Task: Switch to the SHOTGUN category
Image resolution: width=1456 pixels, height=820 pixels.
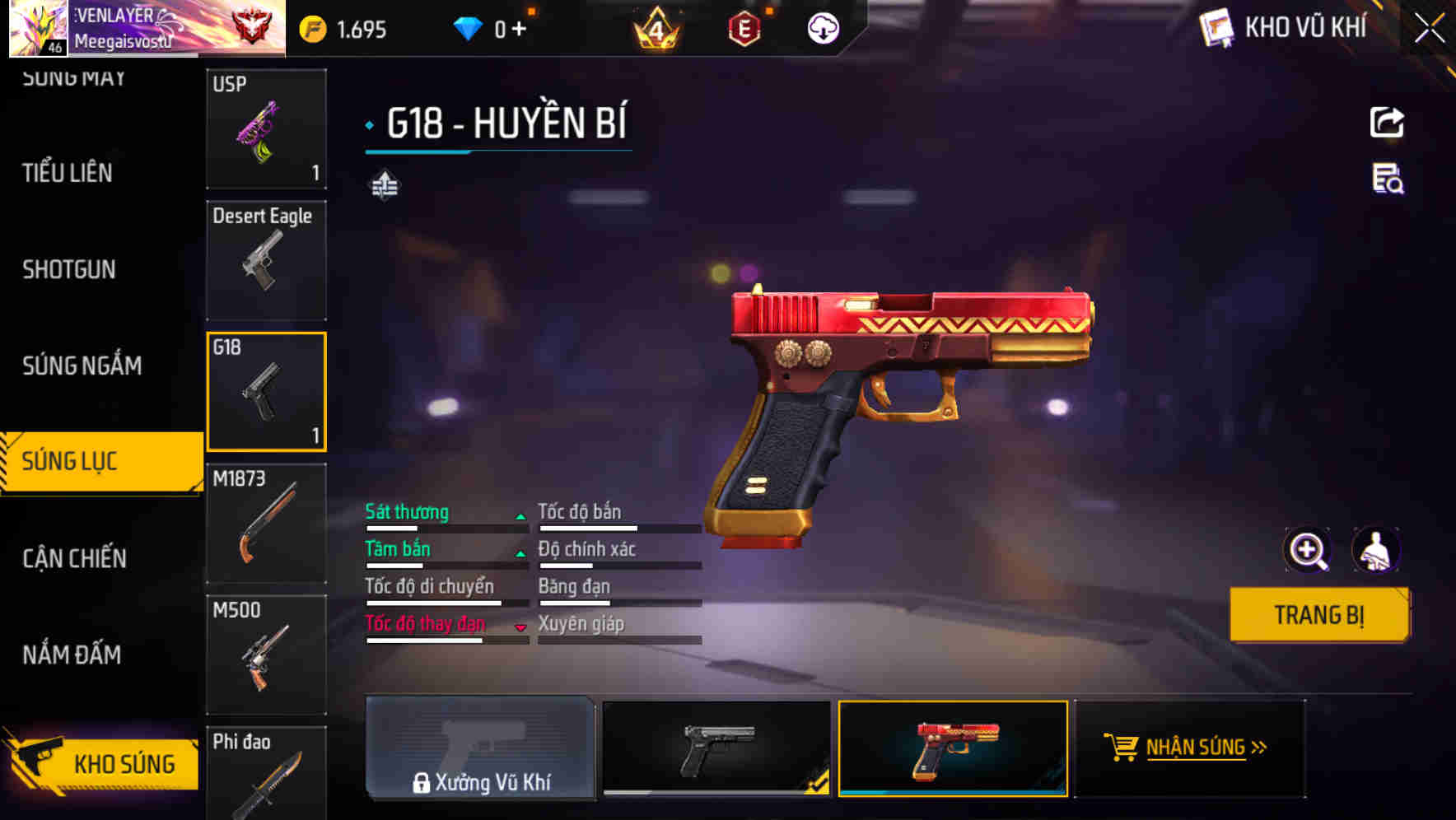Action: click(69, 269)
